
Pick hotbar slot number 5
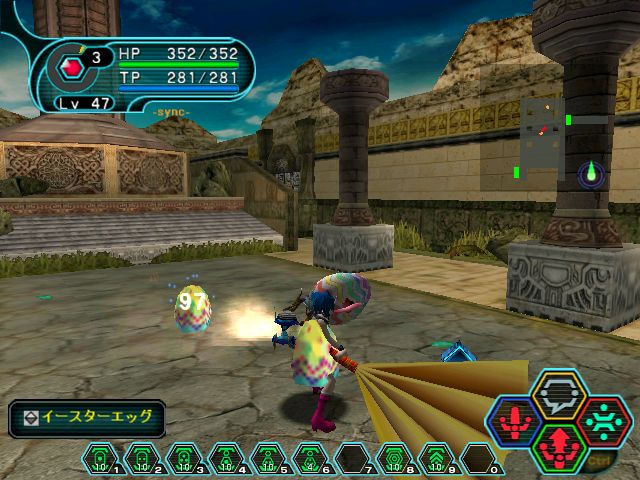267,458
